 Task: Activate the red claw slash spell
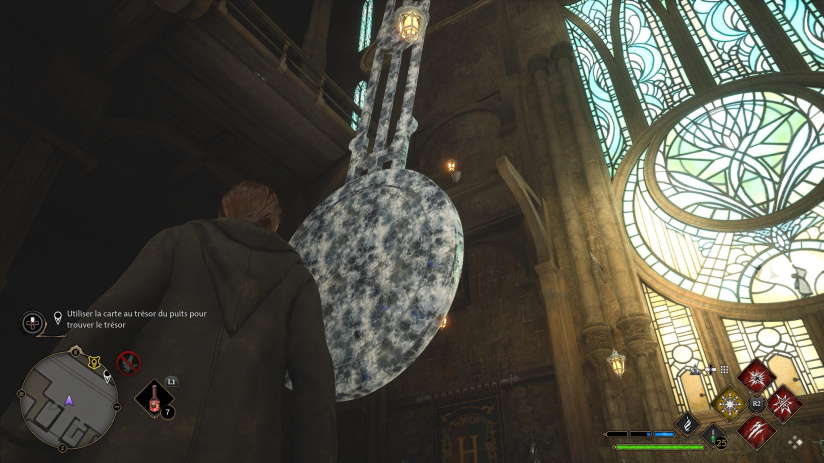[x=757, y=431]
